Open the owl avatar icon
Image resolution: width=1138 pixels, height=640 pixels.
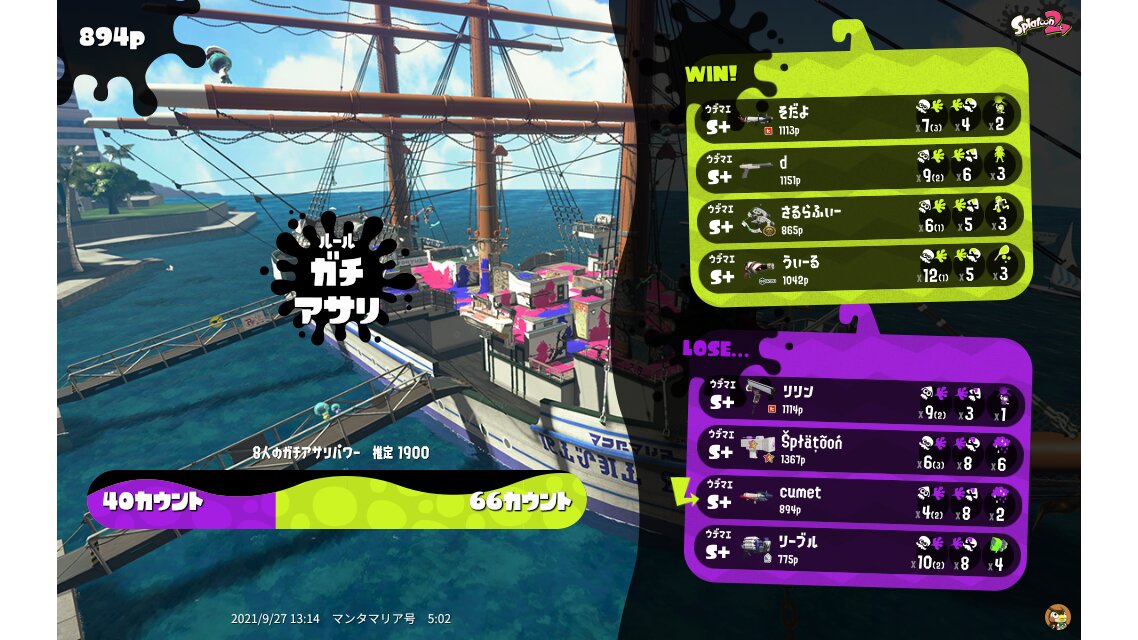pos(1057,616)
